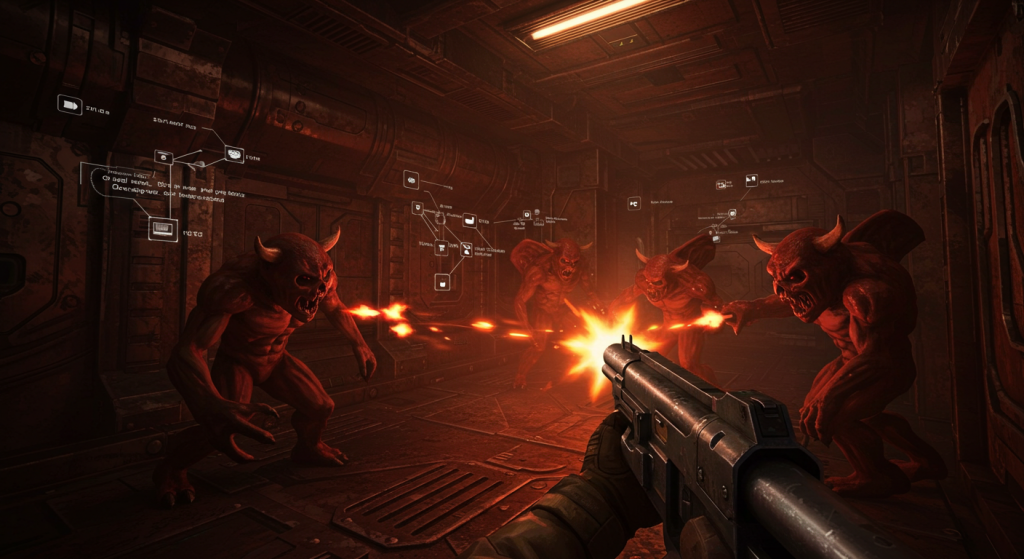1024x559 pixels.
Task: Click the arrow-shaped tag icon
Action: point(69,104)
